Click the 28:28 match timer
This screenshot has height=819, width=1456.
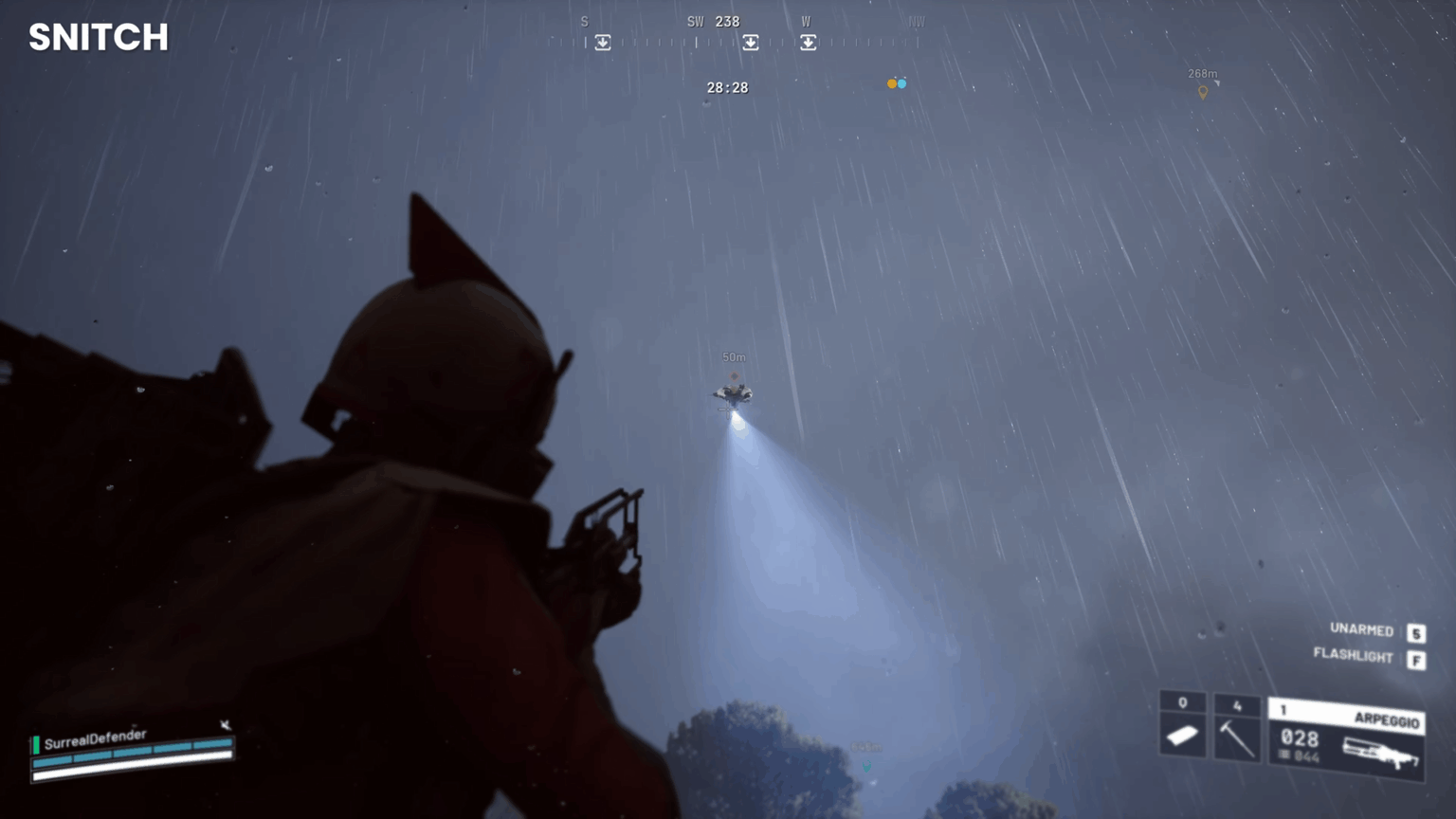pyautogui.click(x=727, y=87)
